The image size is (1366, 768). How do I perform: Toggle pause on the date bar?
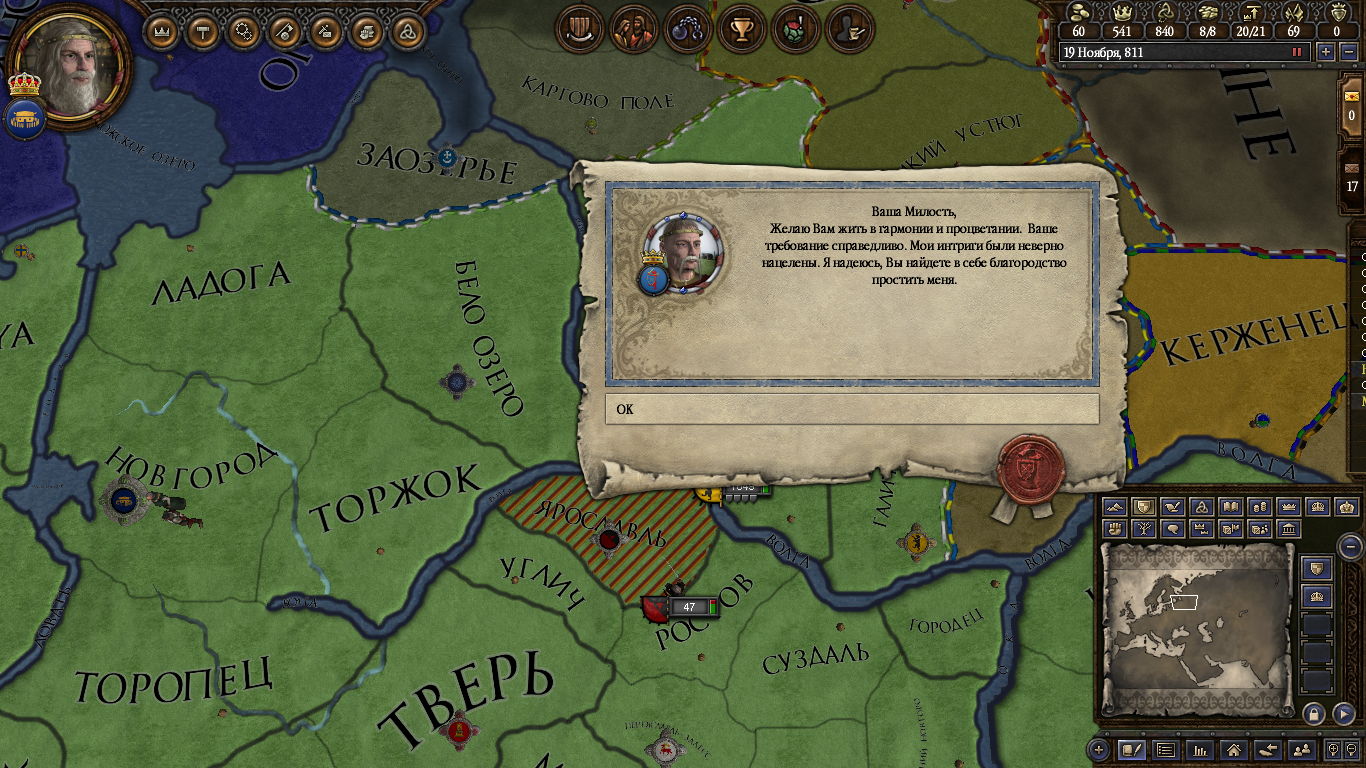click(1297, 52)
